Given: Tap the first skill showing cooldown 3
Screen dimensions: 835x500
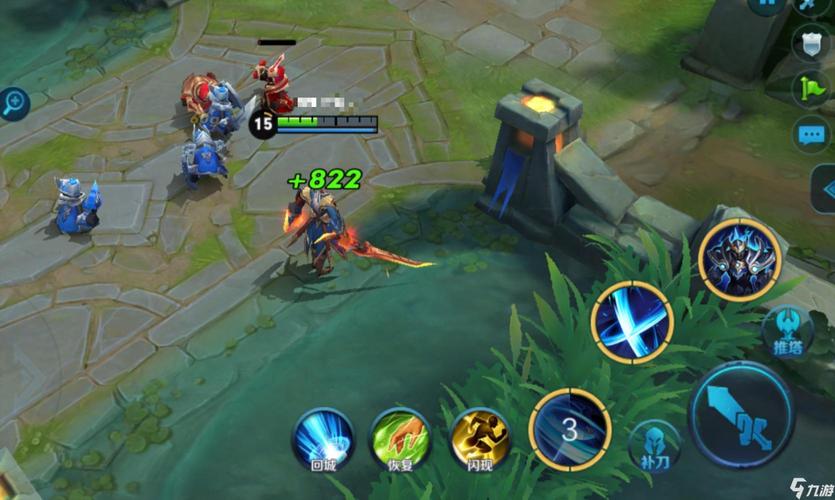Looking at the screenshot, I should [570, 430].
